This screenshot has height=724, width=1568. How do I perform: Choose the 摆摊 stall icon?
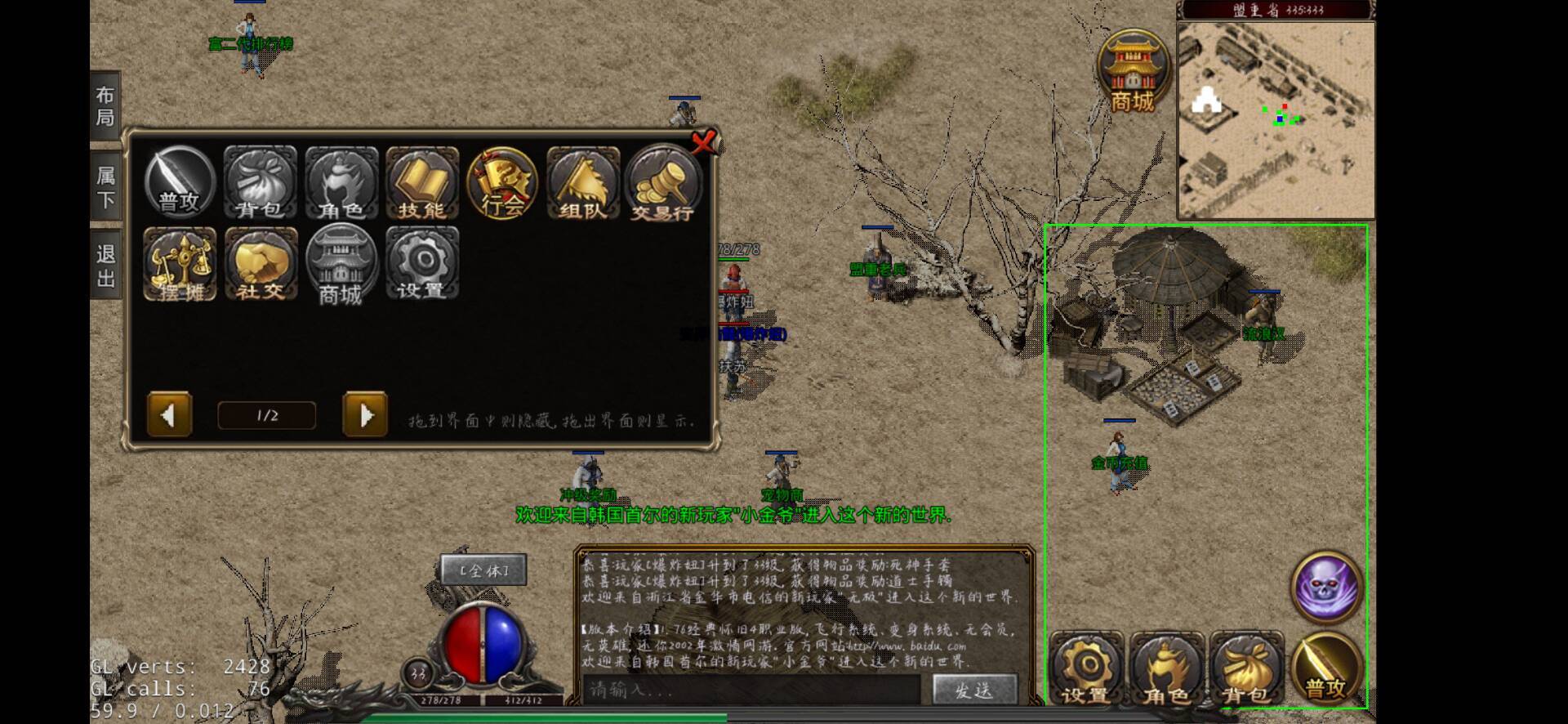(180, 264)
